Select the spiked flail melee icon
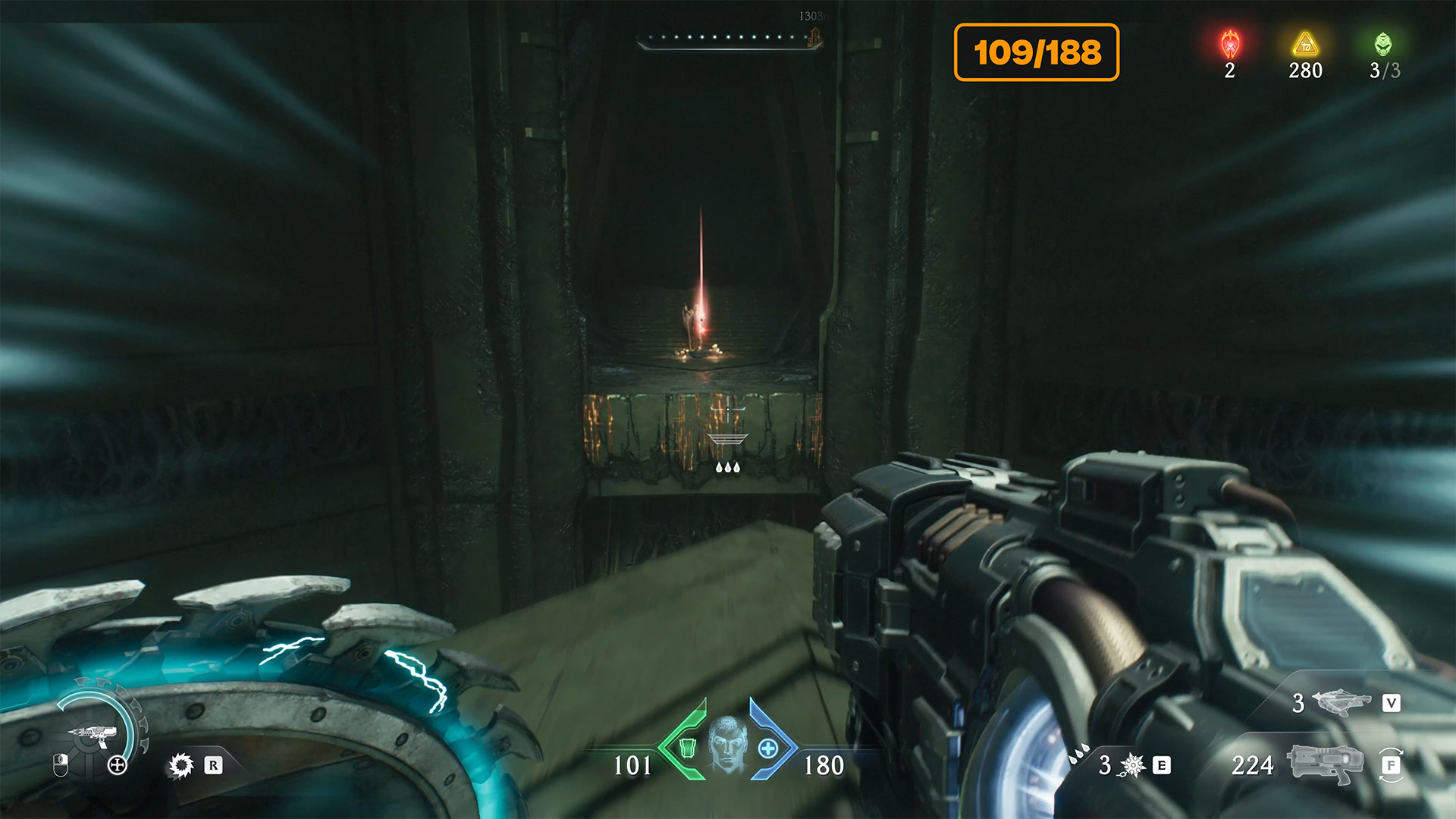1456x819 pixels. [x=1132, y=765]
